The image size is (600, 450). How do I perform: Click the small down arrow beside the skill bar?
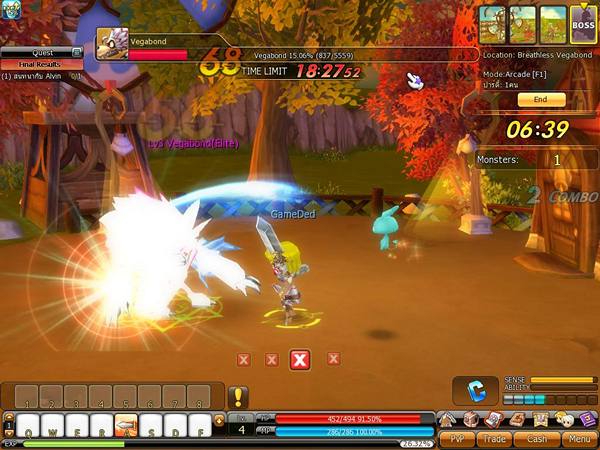pos(220,420)
